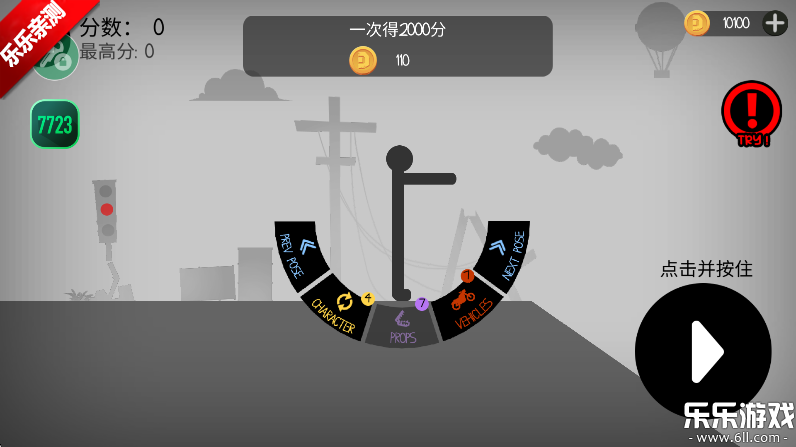Viewport: 796px width, 447px height.
Task: Choose the VEHICLES motorcycle segment
Action: pyautogui.click(x=467, y=308)
